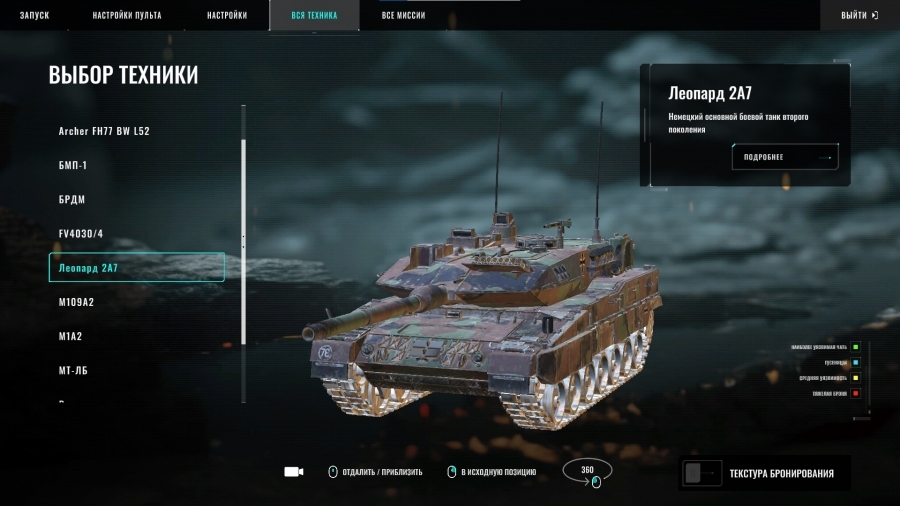Image resolution: width=900 pixels, height=506 pixels.
Task: Choose БМП-1 in the vehicle list
Action: click(x=73, y=165)
